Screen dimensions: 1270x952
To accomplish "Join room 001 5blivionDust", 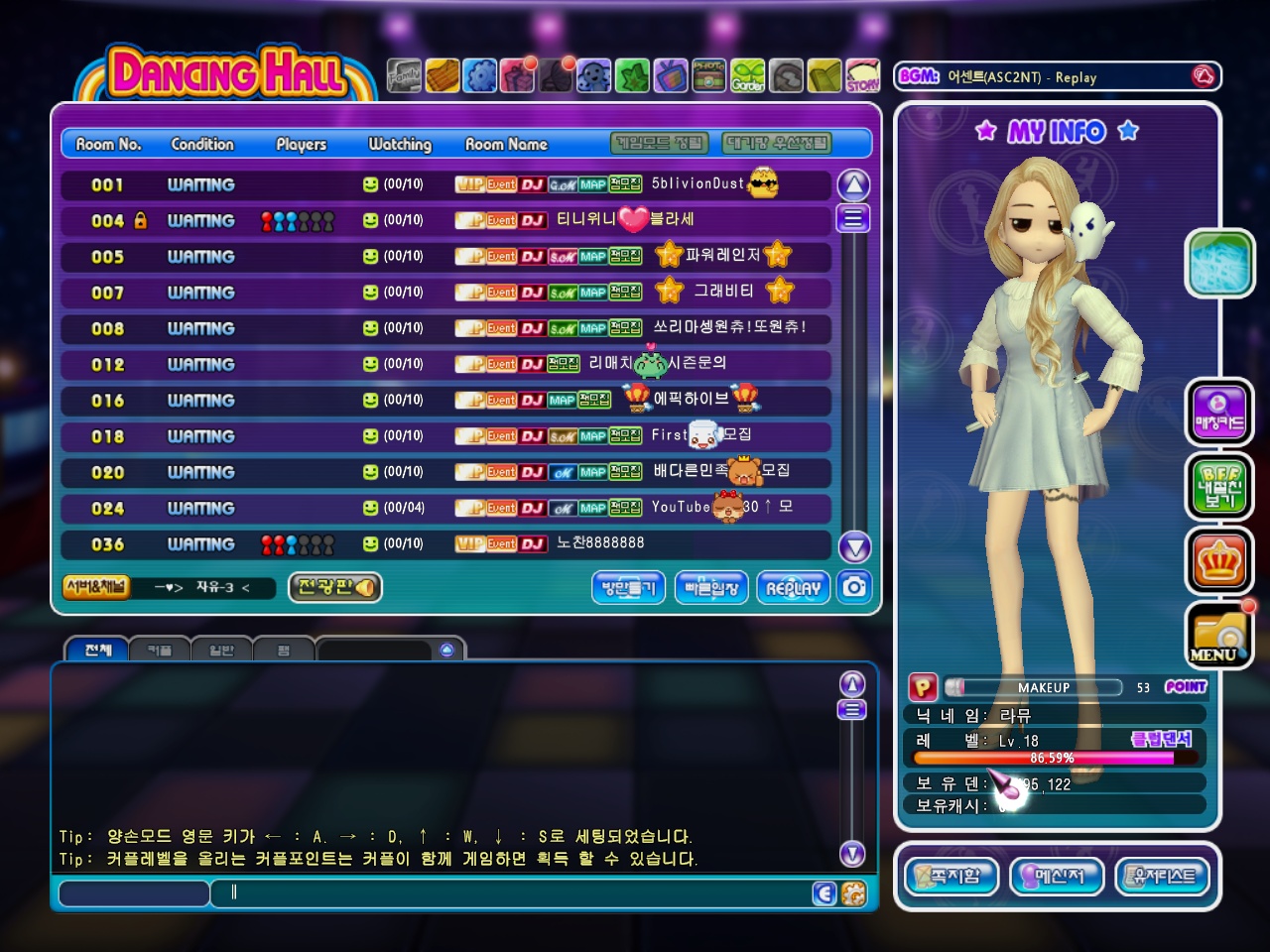I will (x=444, y=184).
